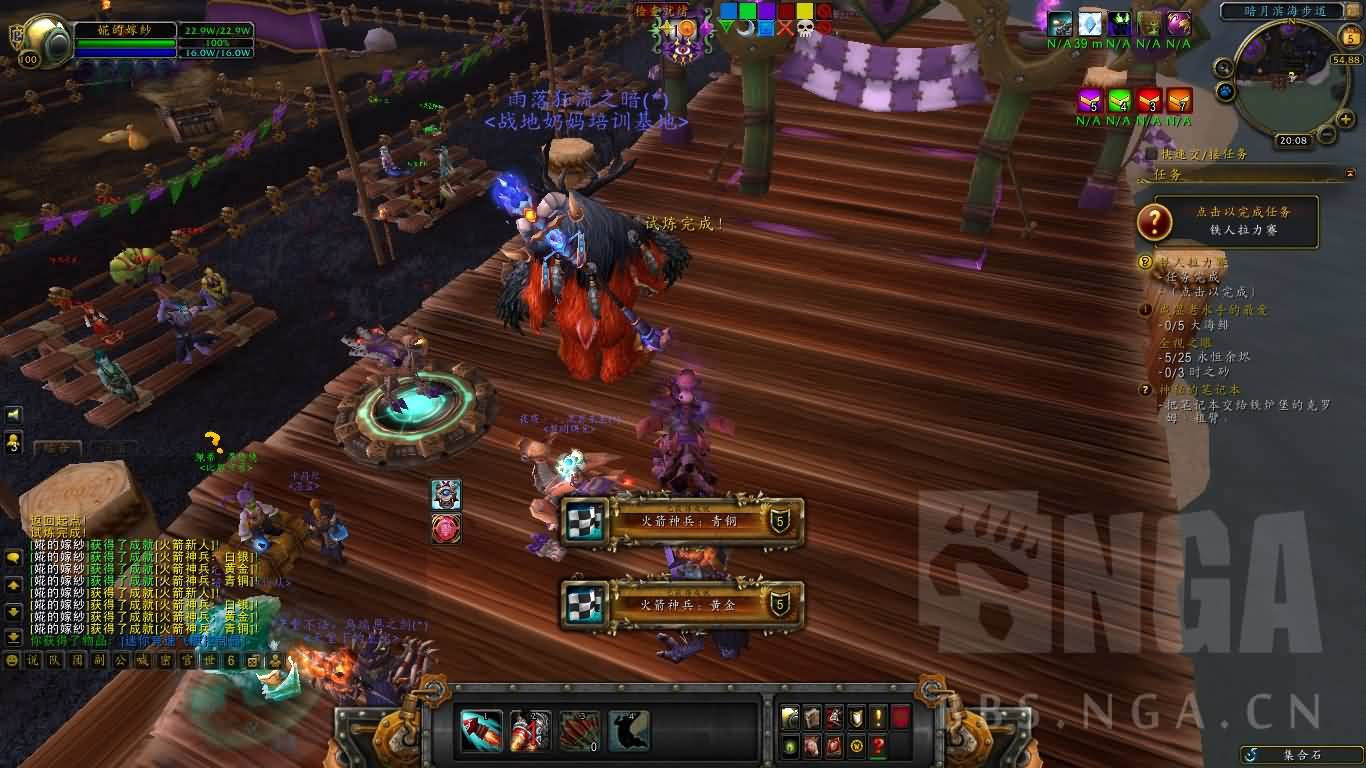Jump chat to the bottom
1366x768 pixels.
pyautogui.click(x=14, y=636)
